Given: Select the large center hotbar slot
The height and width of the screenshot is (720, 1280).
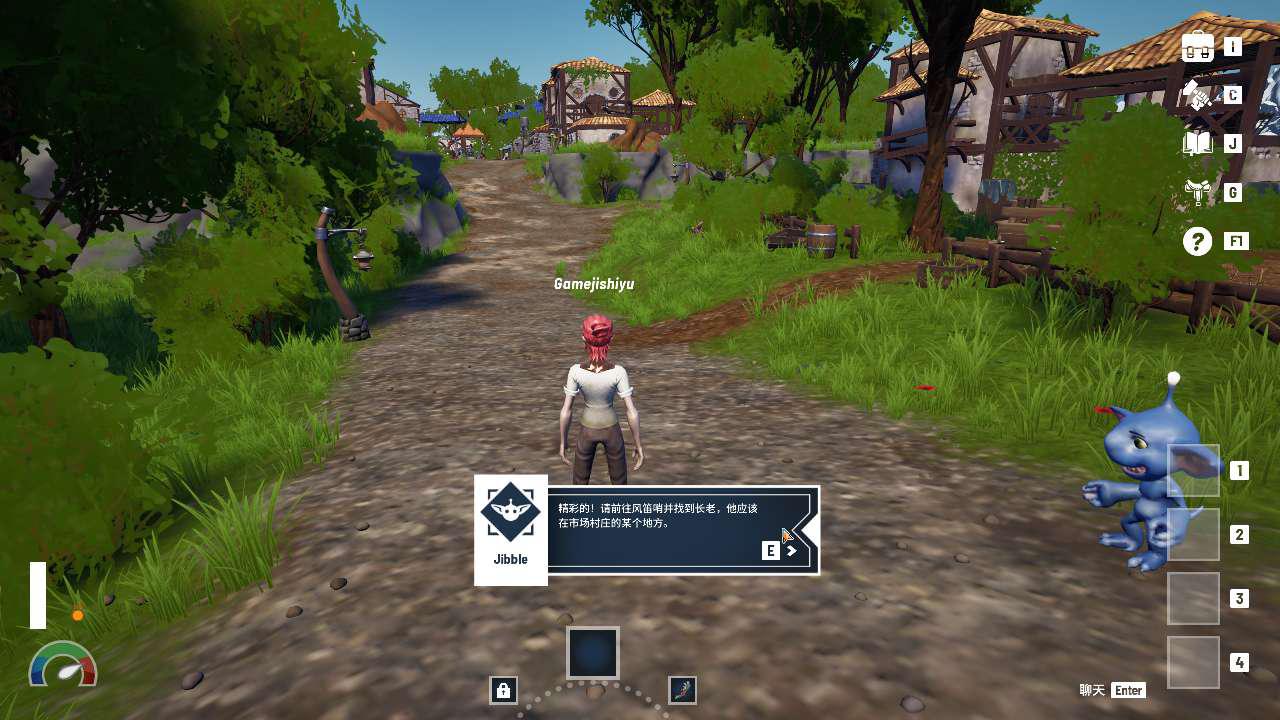Looking at the screenshot, I should click(593, 653).
